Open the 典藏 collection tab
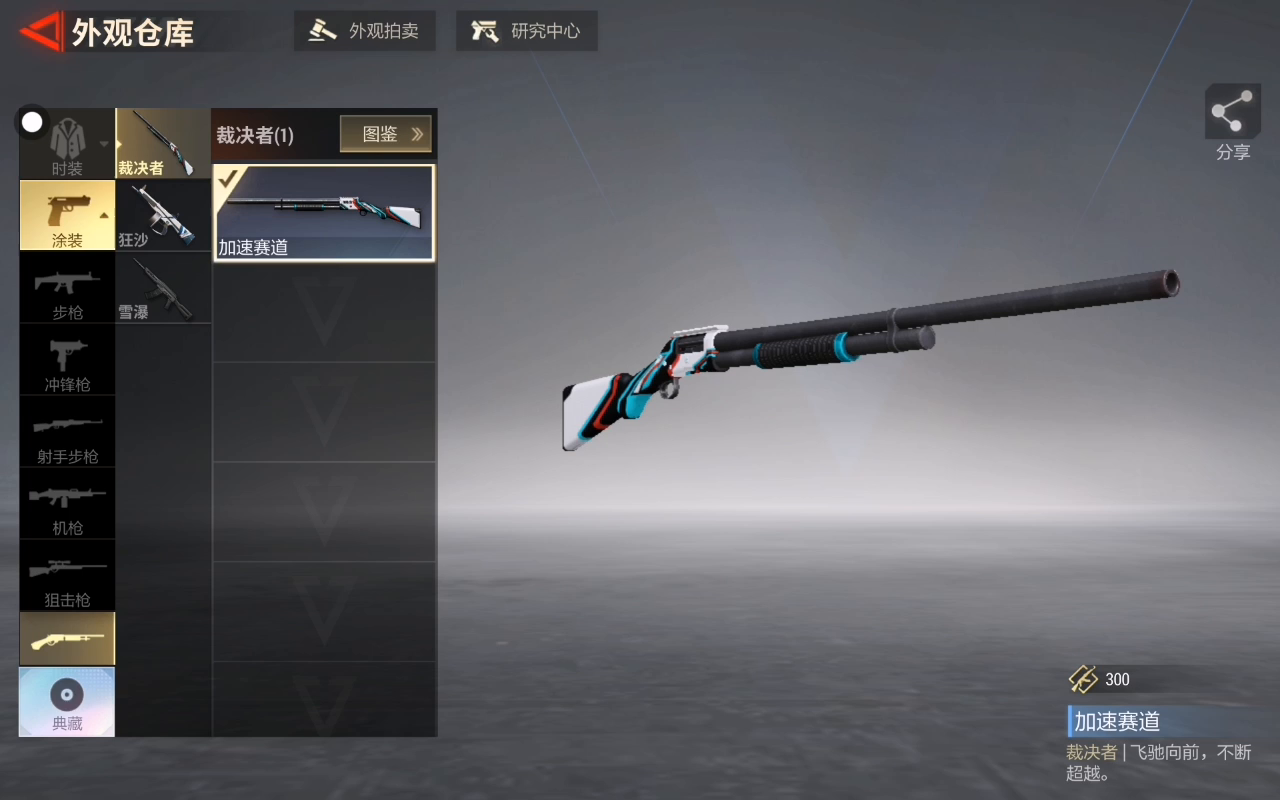Image resolution: width=1280 pixels, height=800 pixels. click(x=67, y=702)
